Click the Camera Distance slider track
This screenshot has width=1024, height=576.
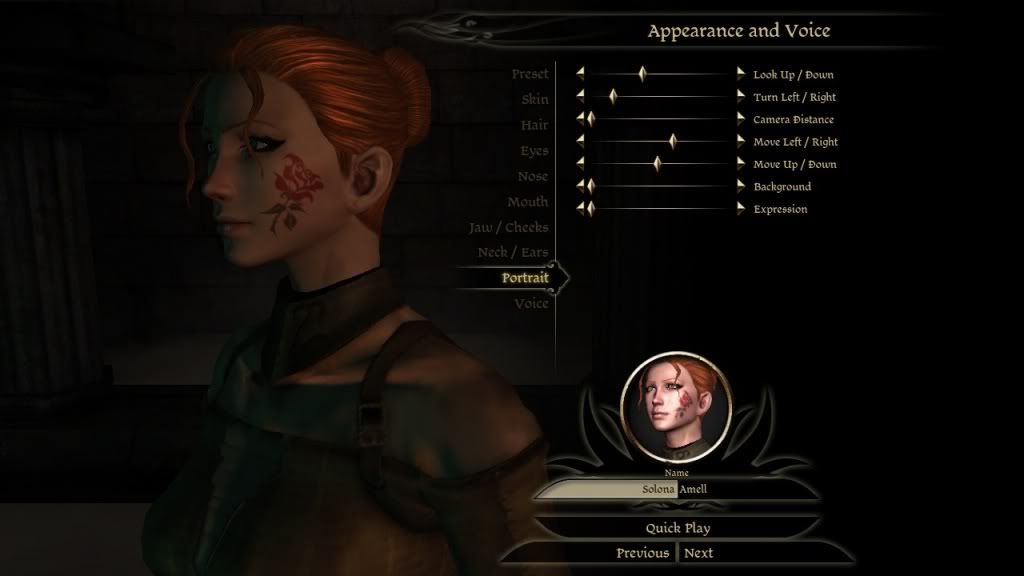coord(660,119)
